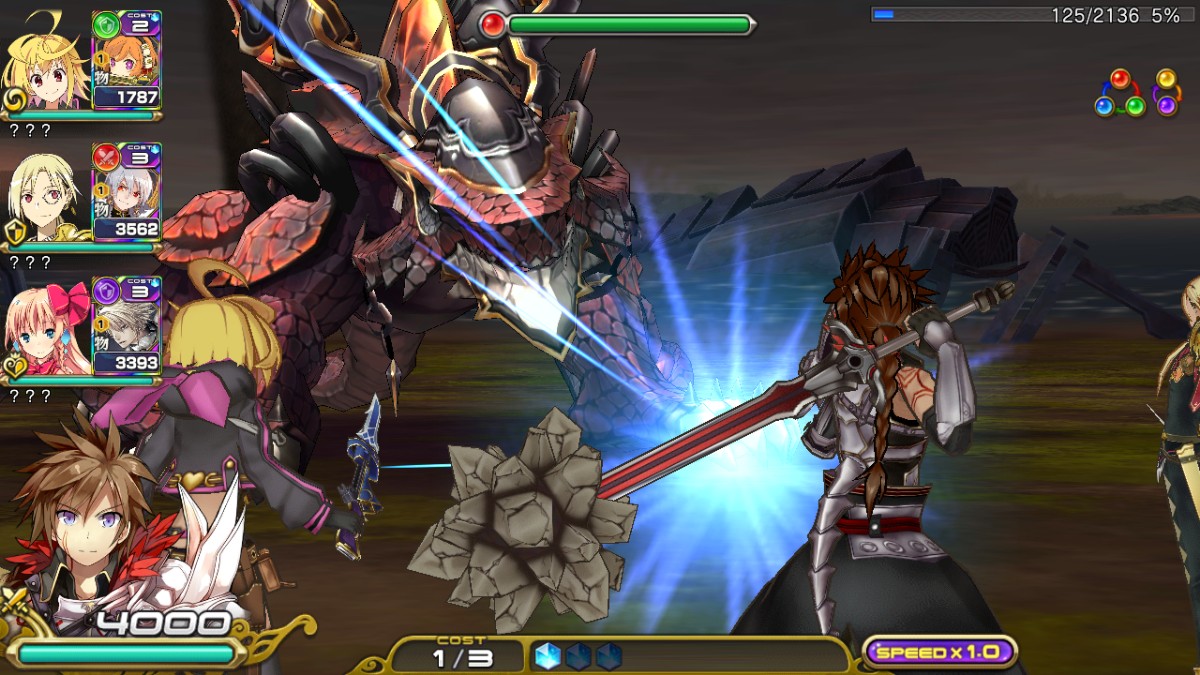The height and width of the screenshot is (675, 1200).
Task: Toggle the SPEED x1.0 battle speed button
Action: coord(939,652)
